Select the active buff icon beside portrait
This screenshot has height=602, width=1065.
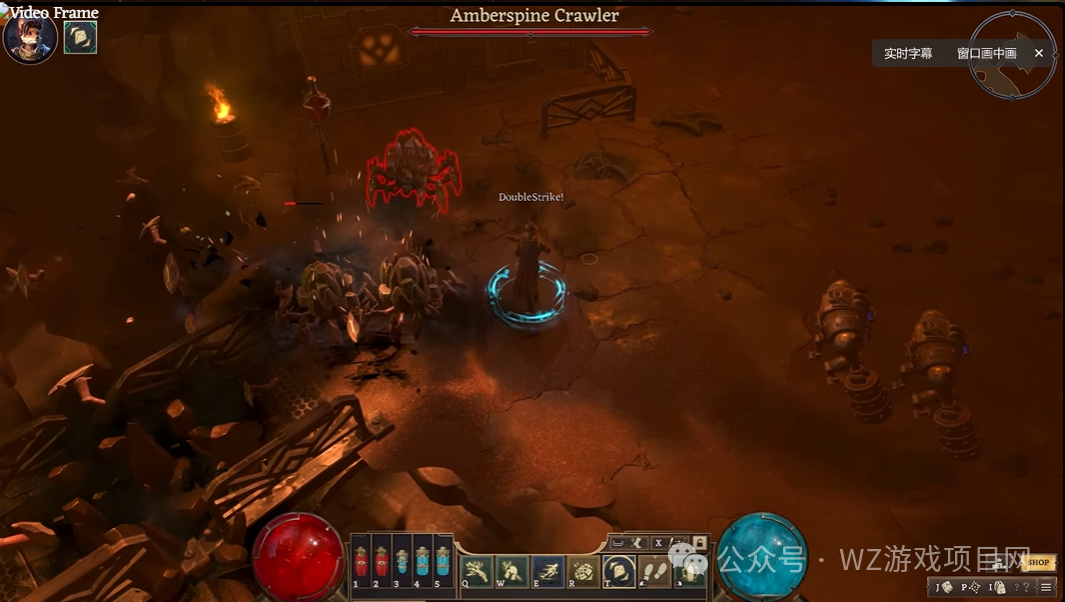(x=80, y=37)
